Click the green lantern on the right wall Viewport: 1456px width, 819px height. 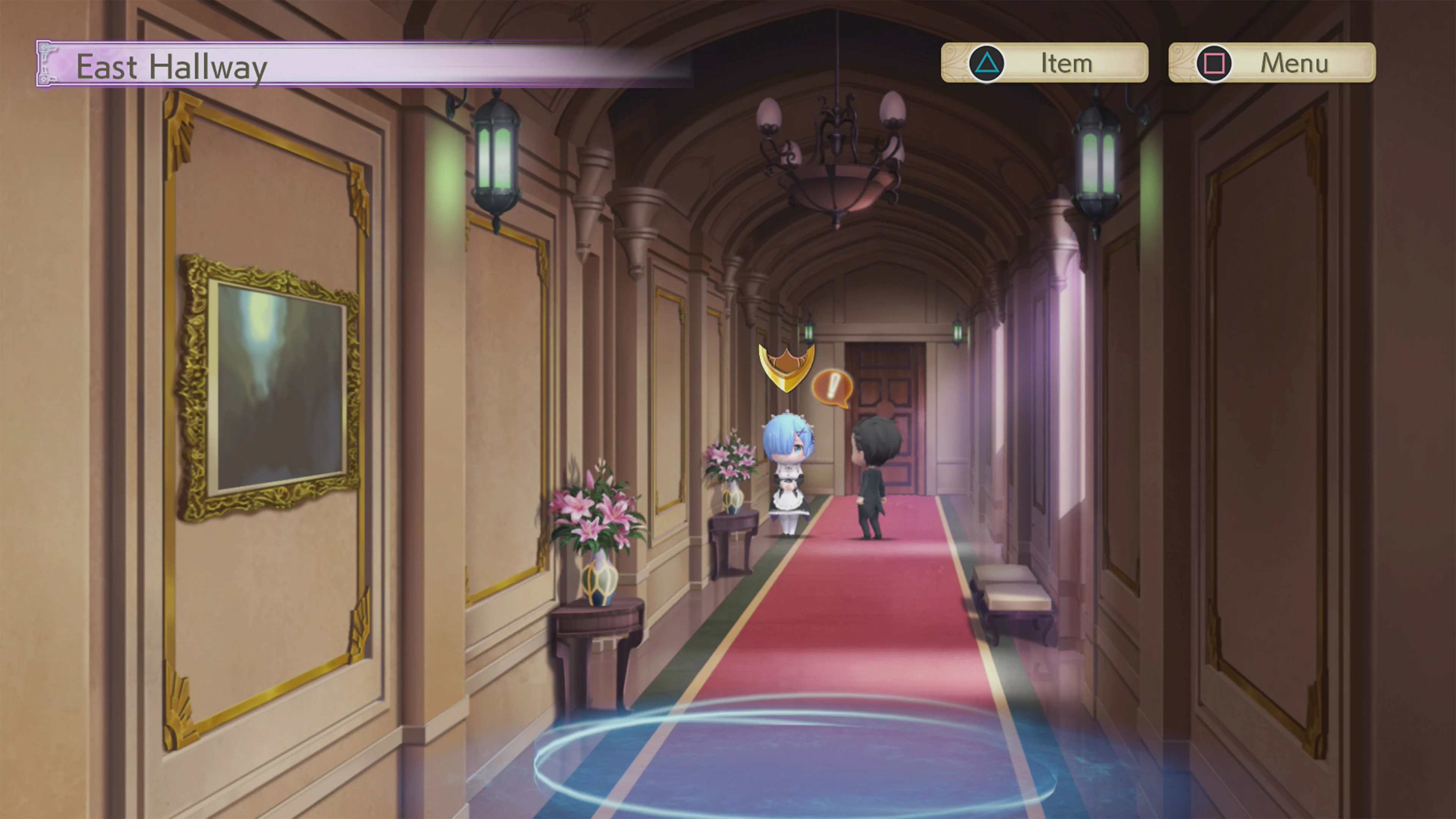(x=1099, y=164)
